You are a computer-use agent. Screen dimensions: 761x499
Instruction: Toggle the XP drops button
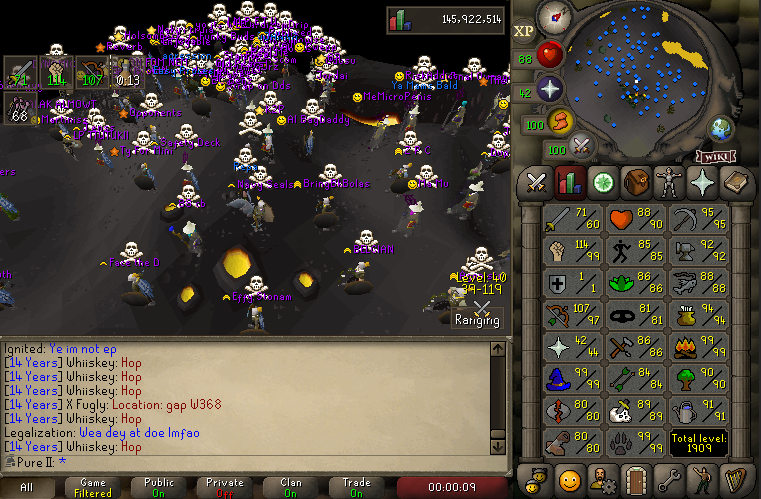point(524,31)
